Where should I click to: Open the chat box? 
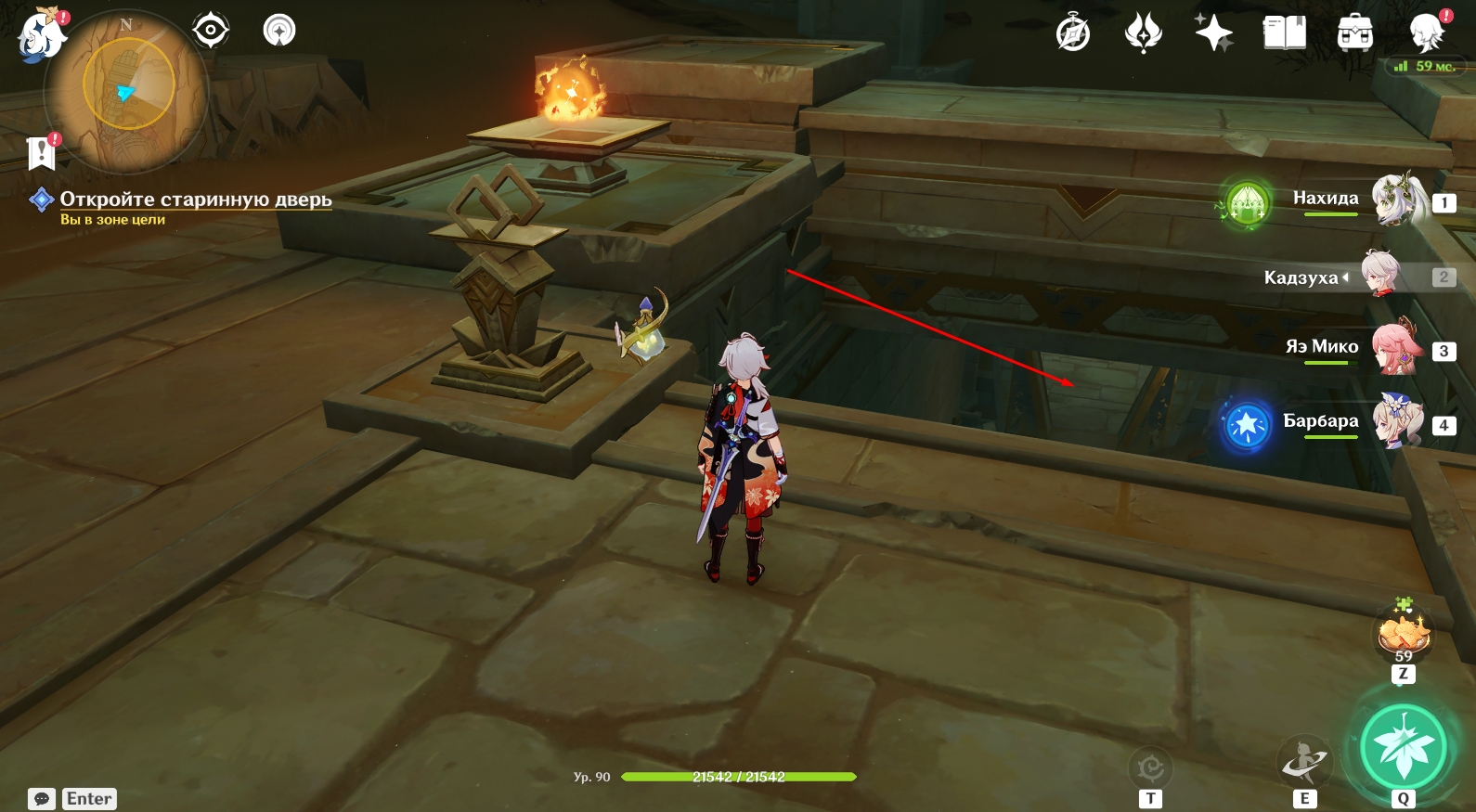42,799
